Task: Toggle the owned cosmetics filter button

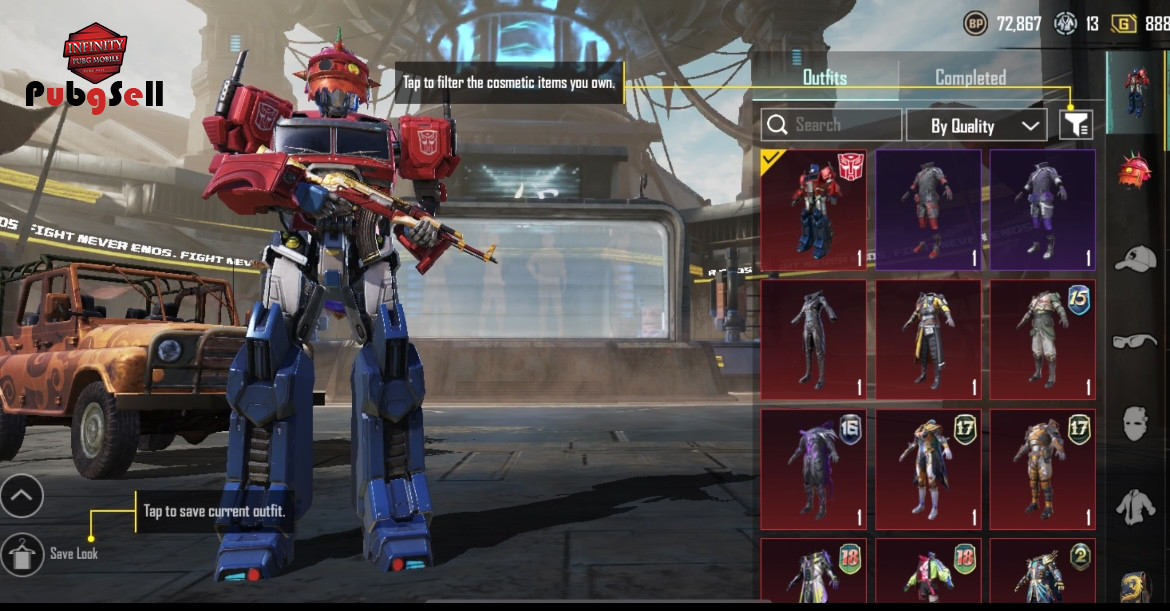Action: coord(1076,125)
